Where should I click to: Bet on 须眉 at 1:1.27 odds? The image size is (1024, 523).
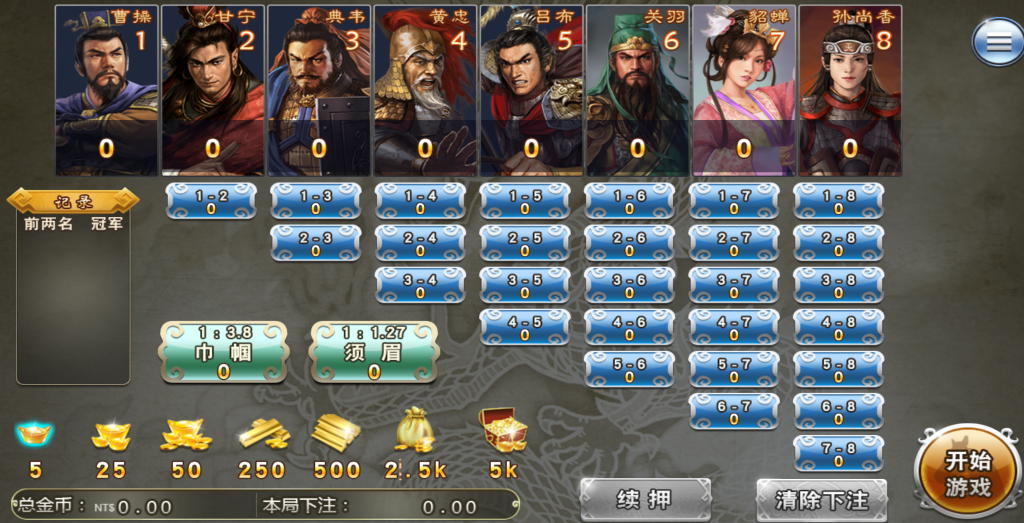point(374,352)
